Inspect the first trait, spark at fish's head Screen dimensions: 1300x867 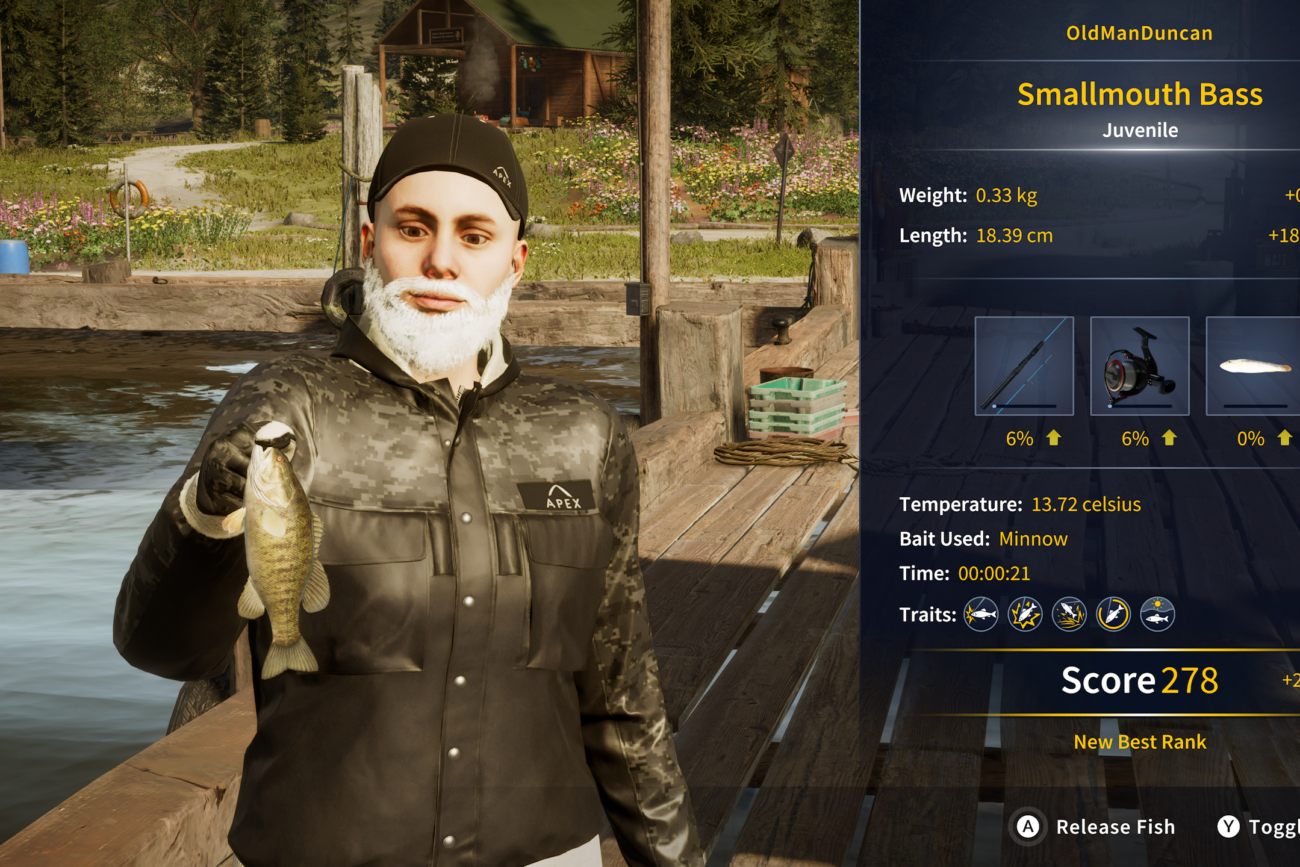click(981, 614)
